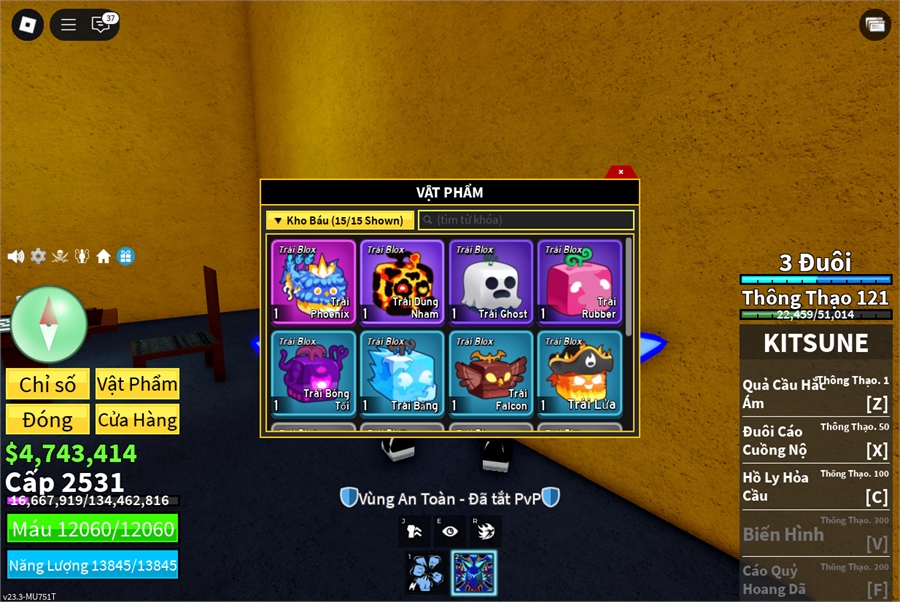Image resolution: width=900 pixels, height=602 pixels.
Task: Choose the Trái Dung Nham fruit
Action: [x=401, y=282]
